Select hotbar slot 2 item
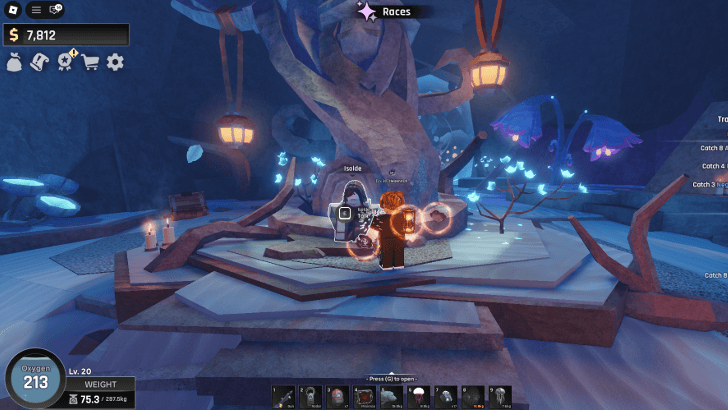The height and width of the screenshot is (410, 728). tap(310, 397)
